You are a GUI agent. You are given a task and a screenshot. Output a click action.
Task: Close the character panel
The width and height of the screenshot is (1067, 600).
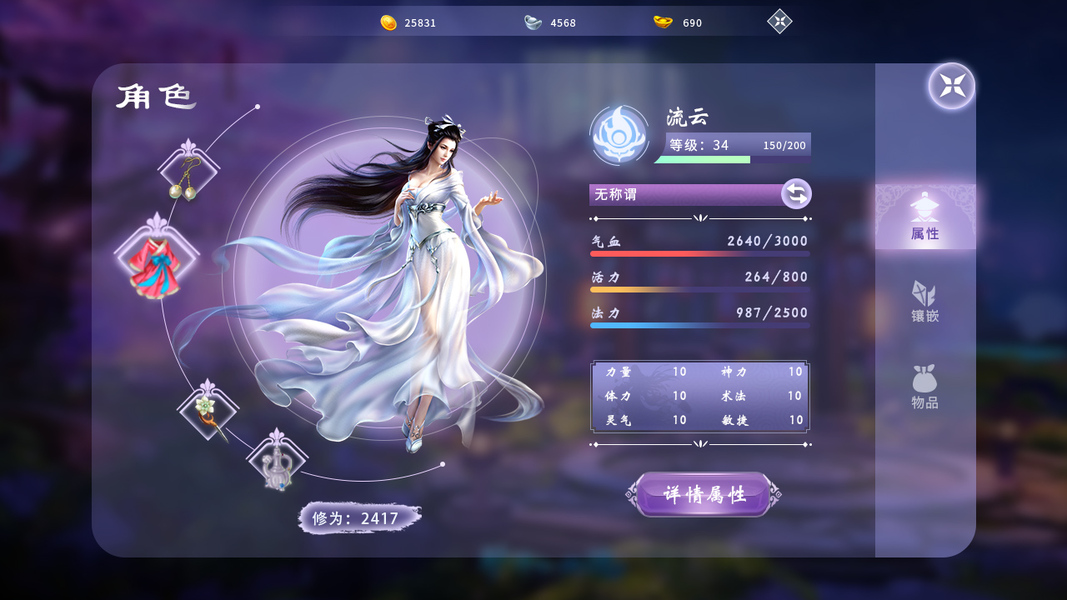click(951, 86)
